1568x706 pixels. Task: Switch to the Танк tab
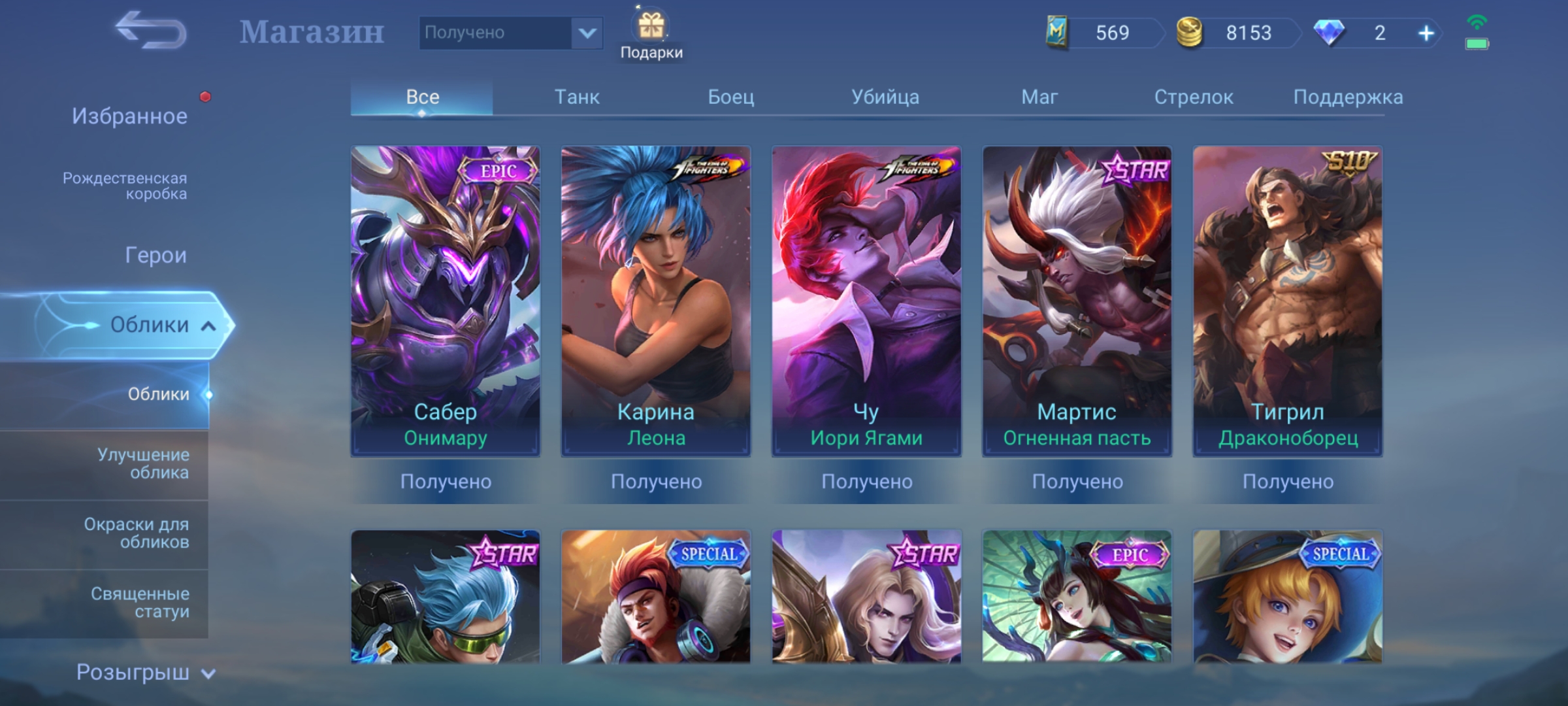click(x=576, y=97)
